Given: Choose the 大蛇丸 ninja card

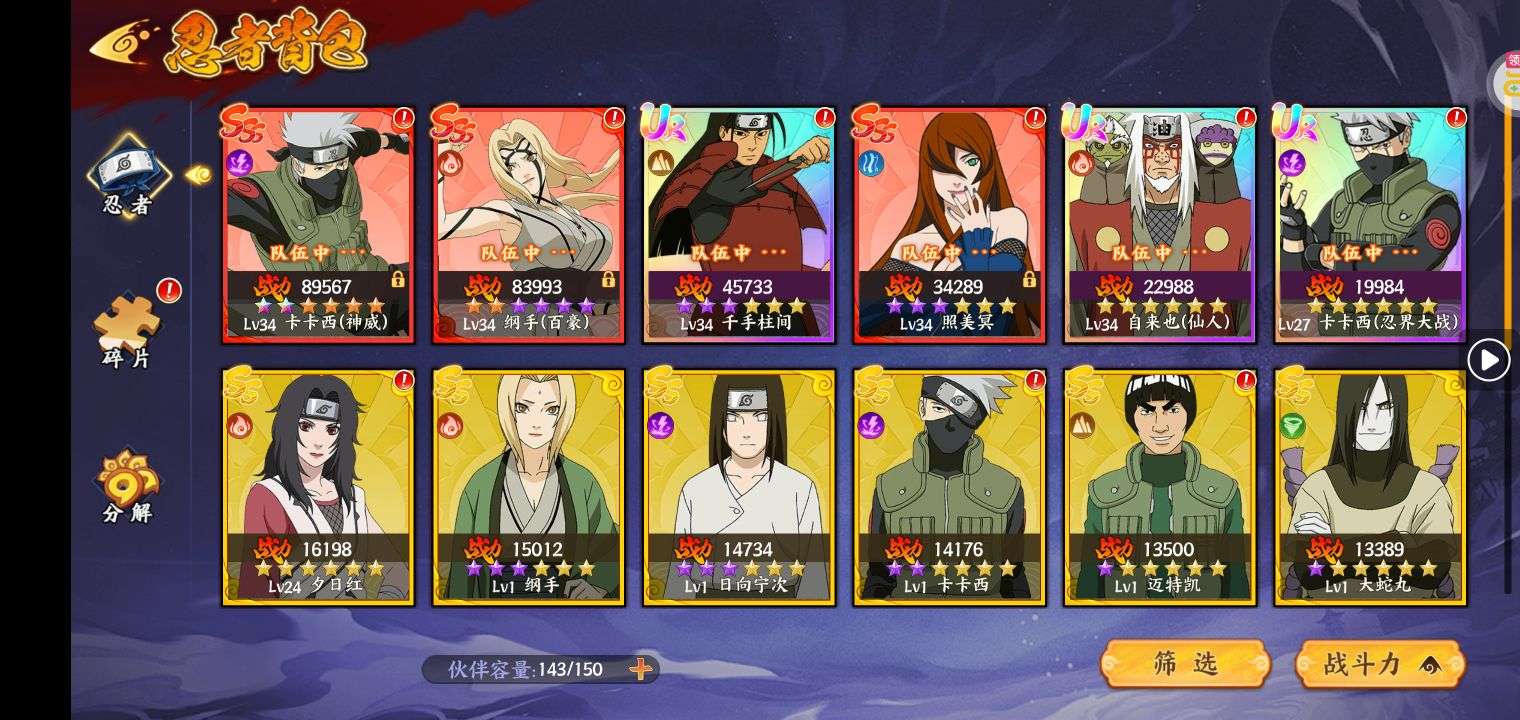Looking at the screenshot, I should point(1370,487).
